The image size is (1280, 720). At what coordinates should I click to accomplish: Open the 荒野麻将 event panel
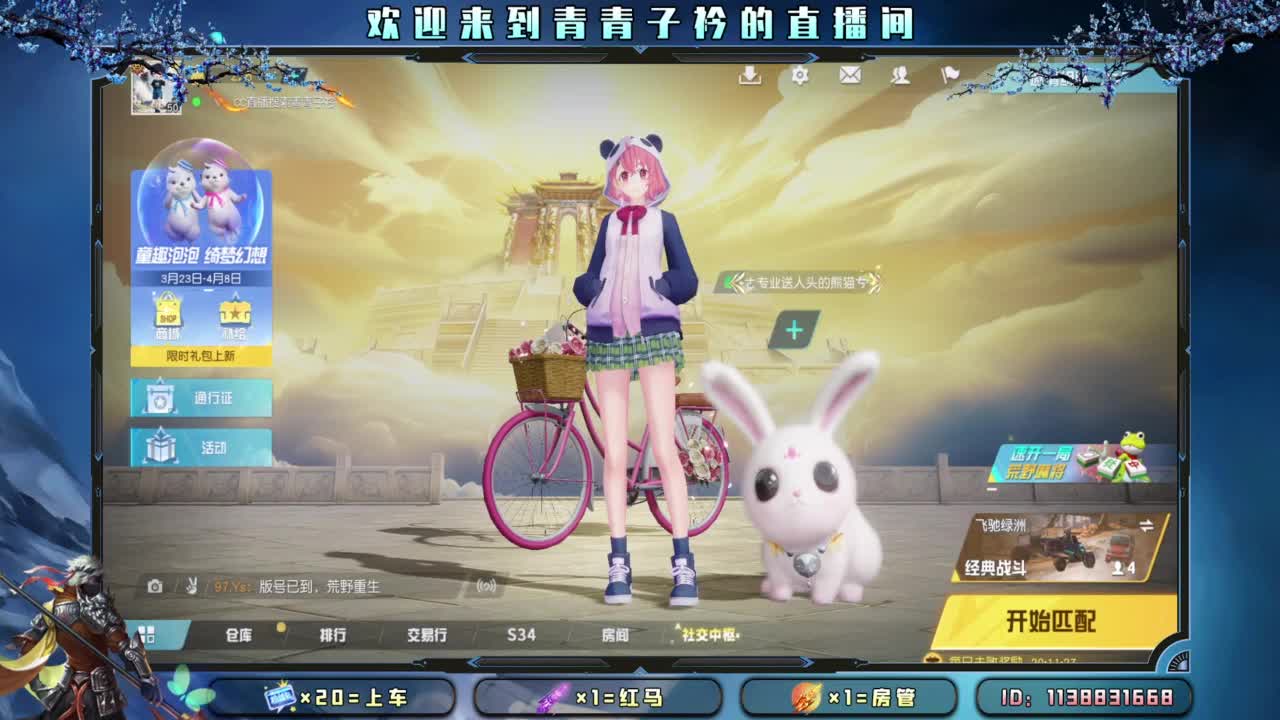coord(1072,462)
